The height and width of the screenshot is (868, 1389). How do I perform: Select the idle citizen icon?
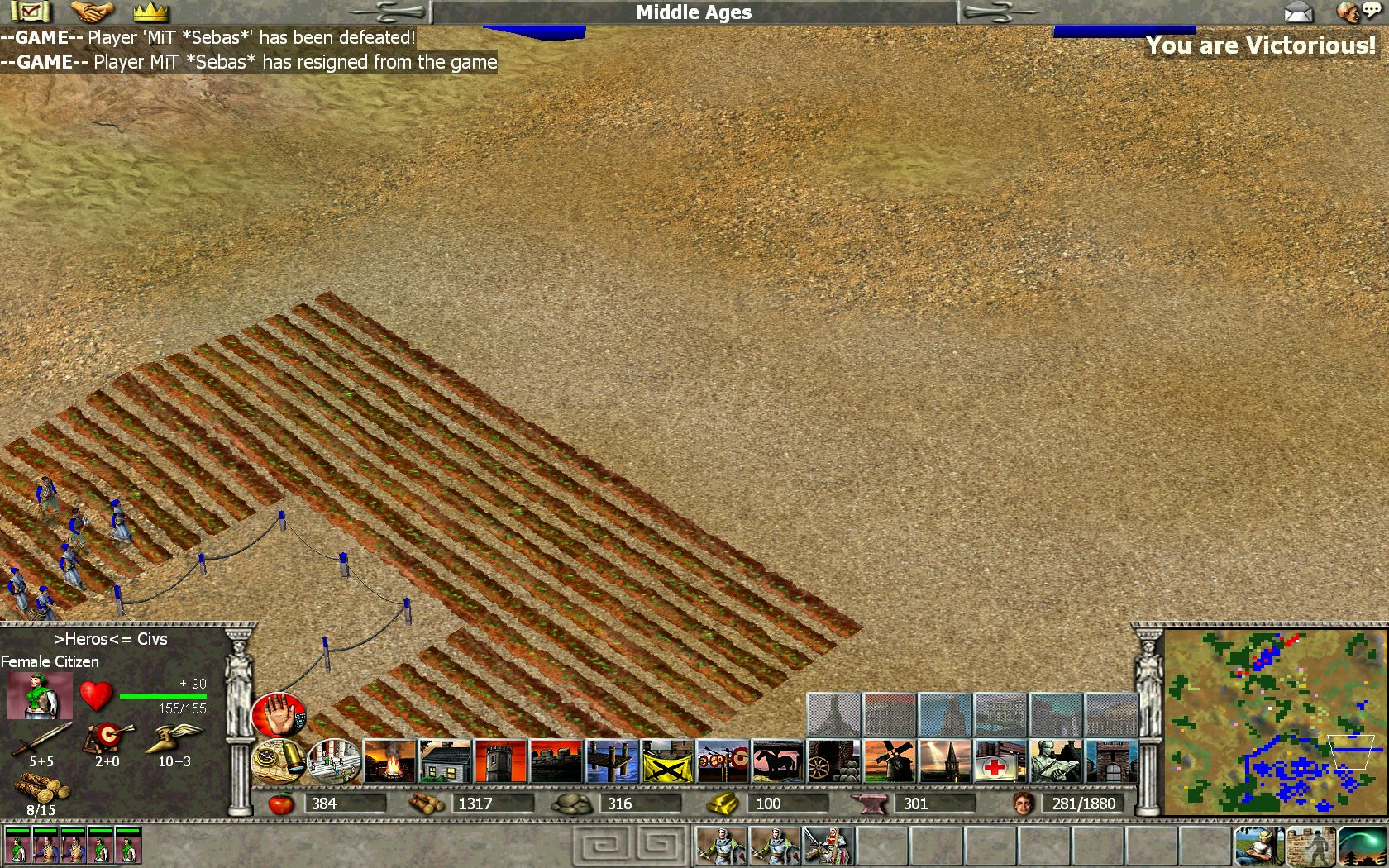[1258, 846]
